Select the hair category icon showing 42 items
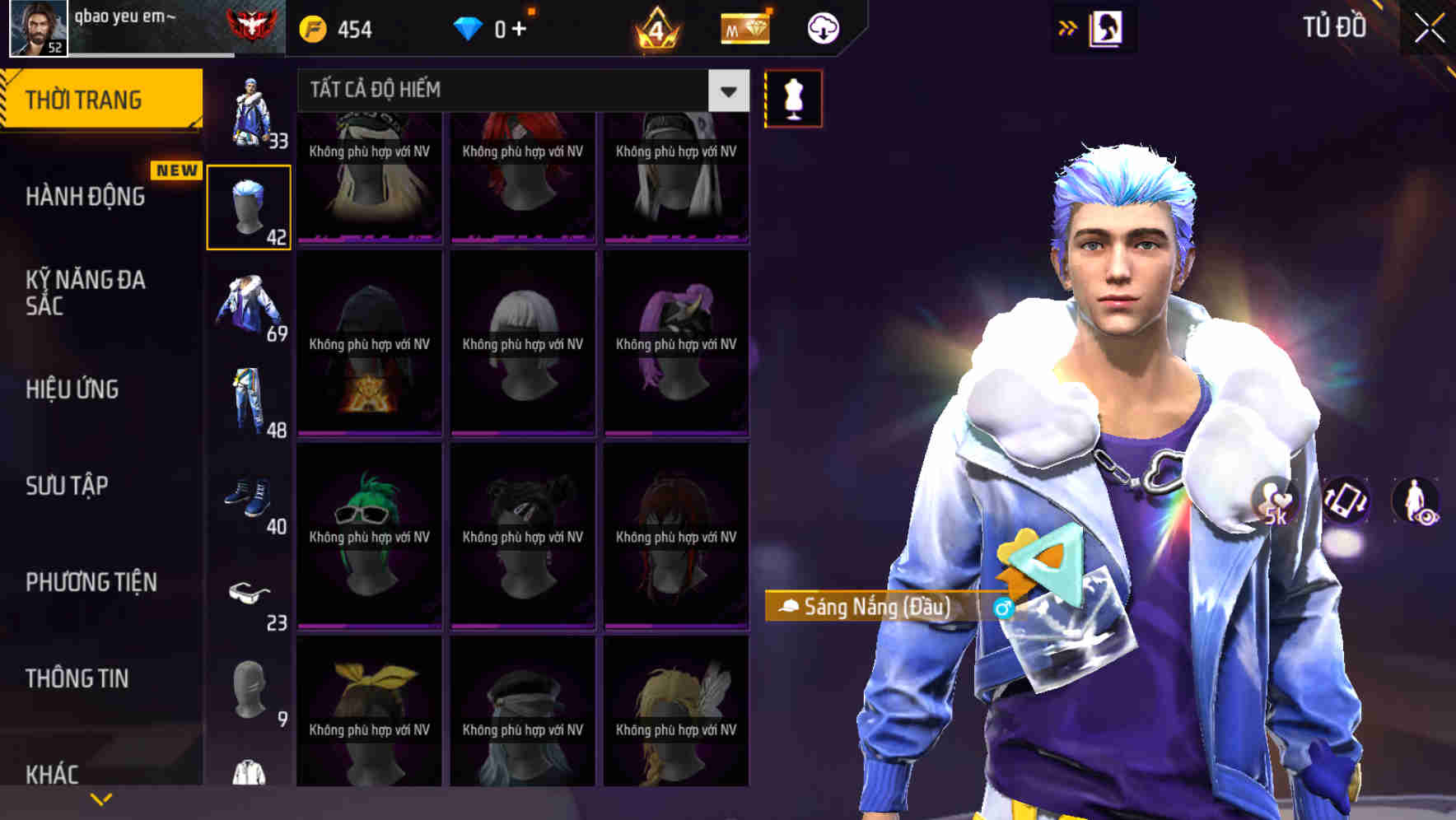1456x820 pixels. (x=250, y=204)
